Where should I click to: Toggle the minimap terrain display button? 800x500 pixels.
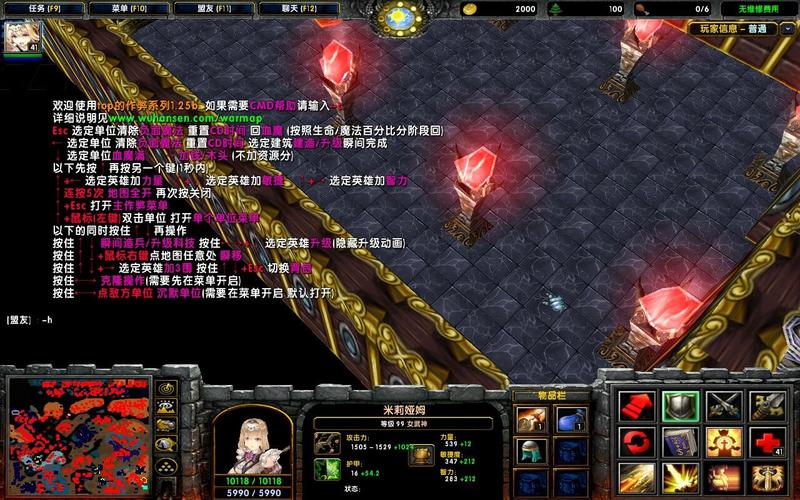pos(167,408)
